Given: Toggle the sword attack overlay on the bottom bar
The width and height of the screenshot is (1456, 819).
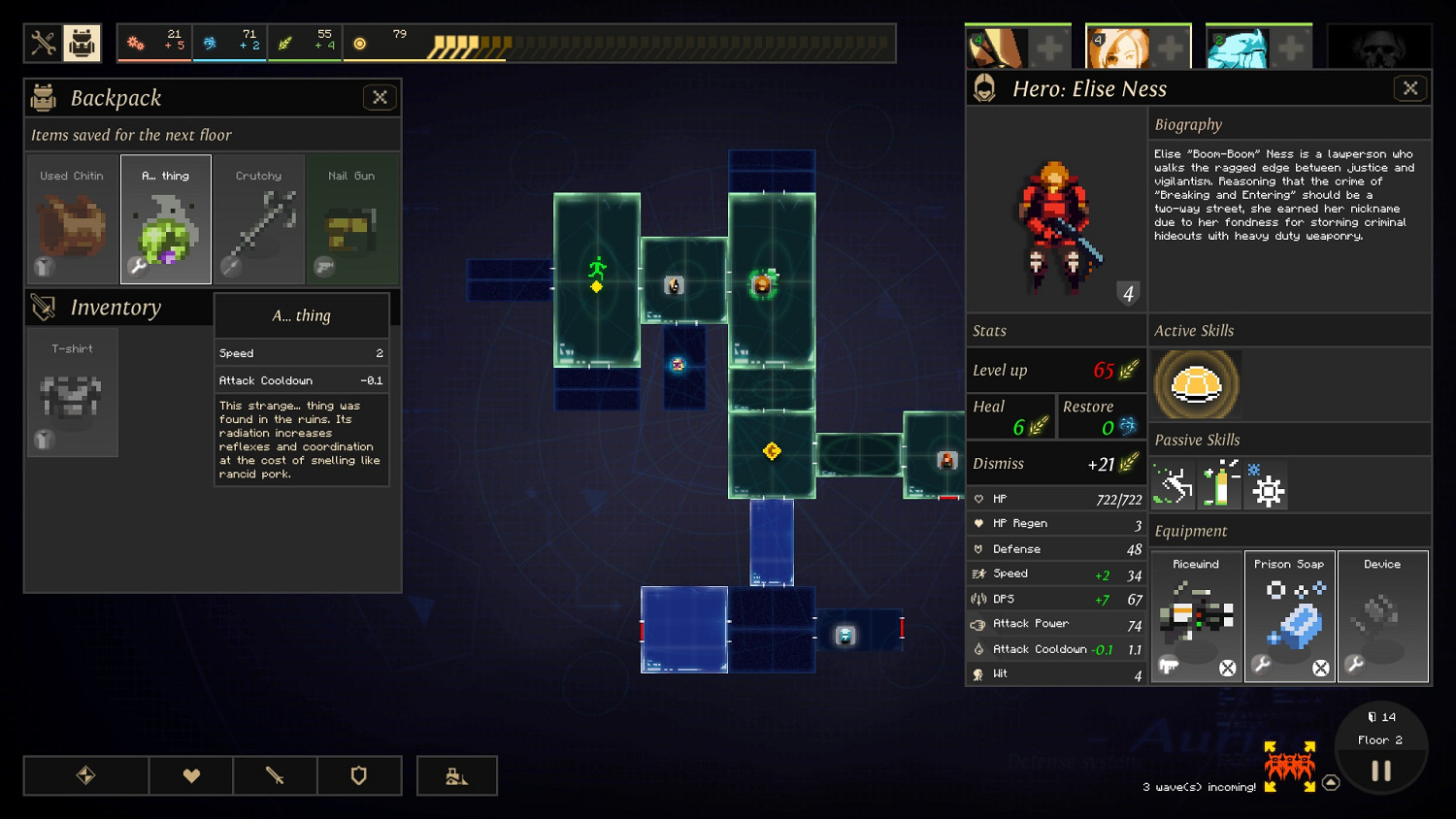Looking at the screenshot, I should coord(275,775).
